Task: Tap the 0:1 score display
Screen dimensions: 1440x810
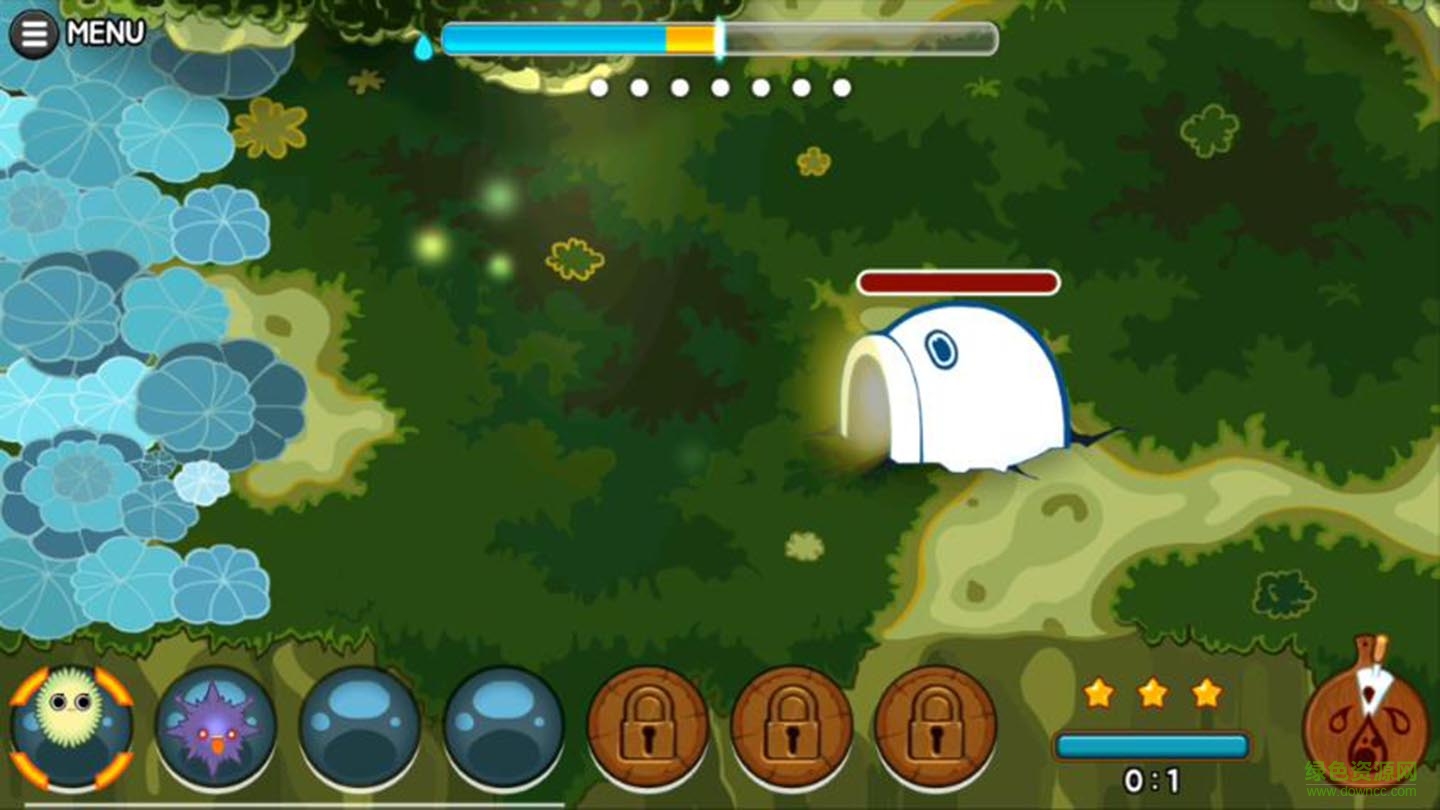Action: pyautogui.click(x=1152, y=782)
